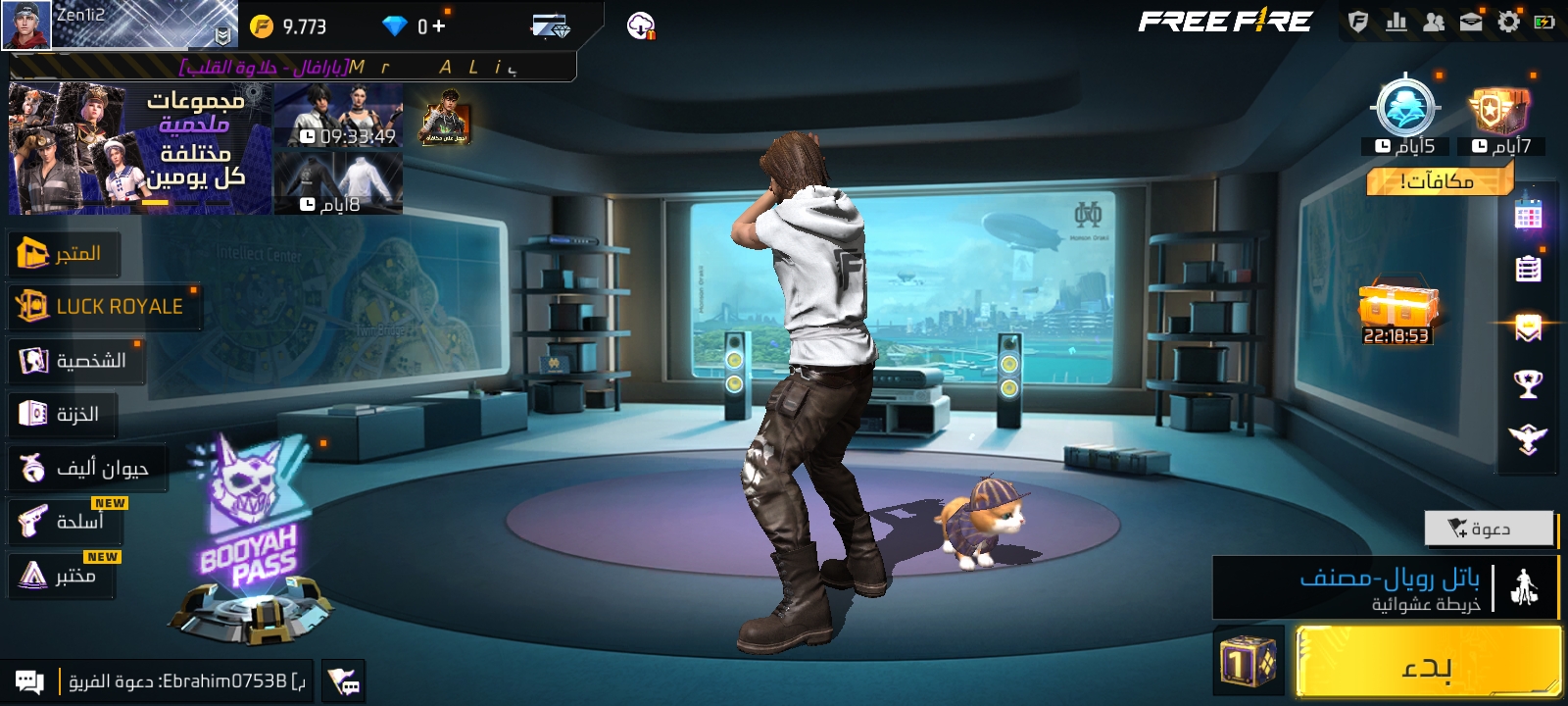Open the settings gear icon
The width and height of the screenshot is (1568, 706).
1508,22
